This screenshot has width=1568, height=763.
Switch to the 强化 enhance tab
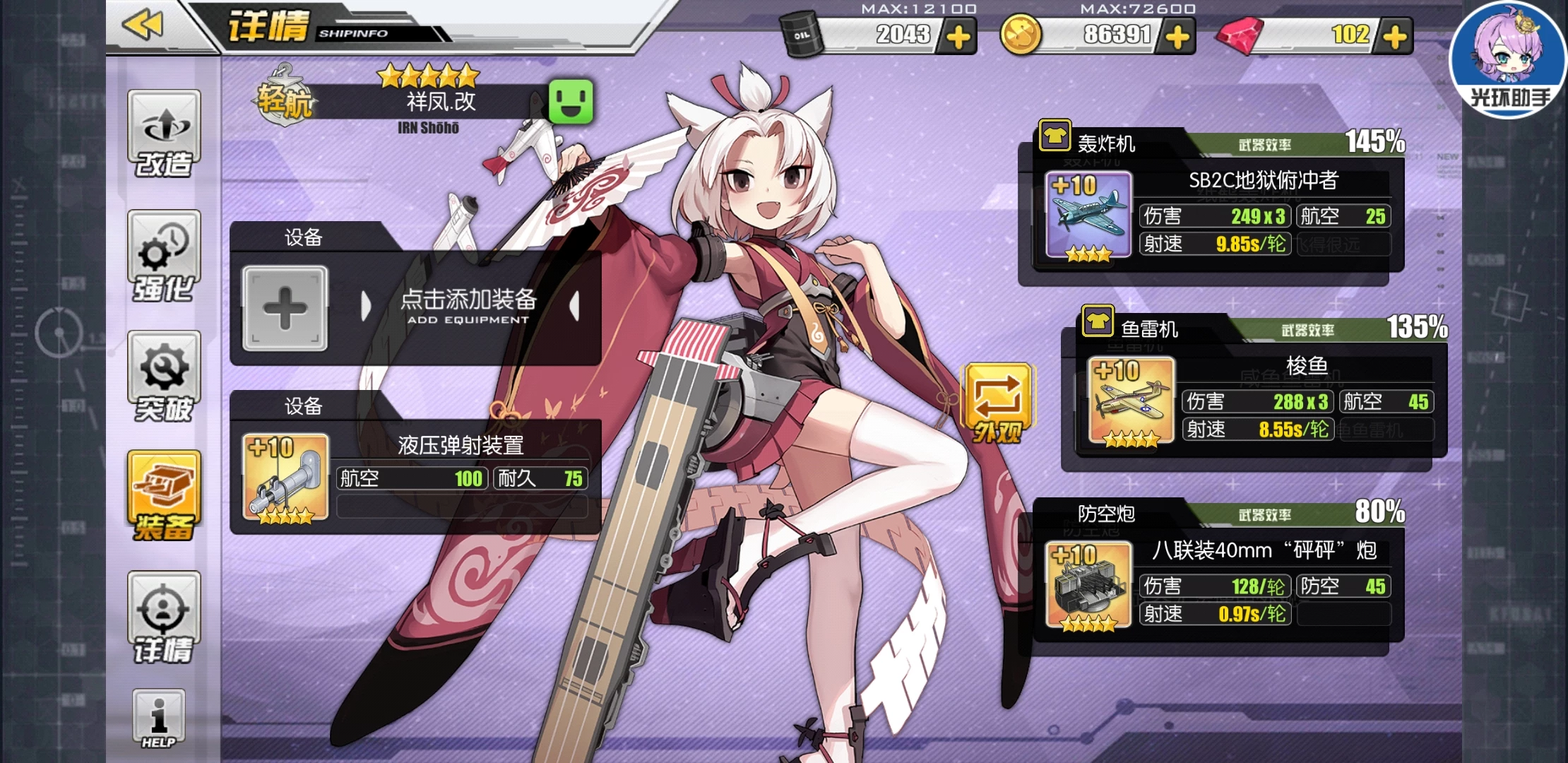tap(164, 255)
